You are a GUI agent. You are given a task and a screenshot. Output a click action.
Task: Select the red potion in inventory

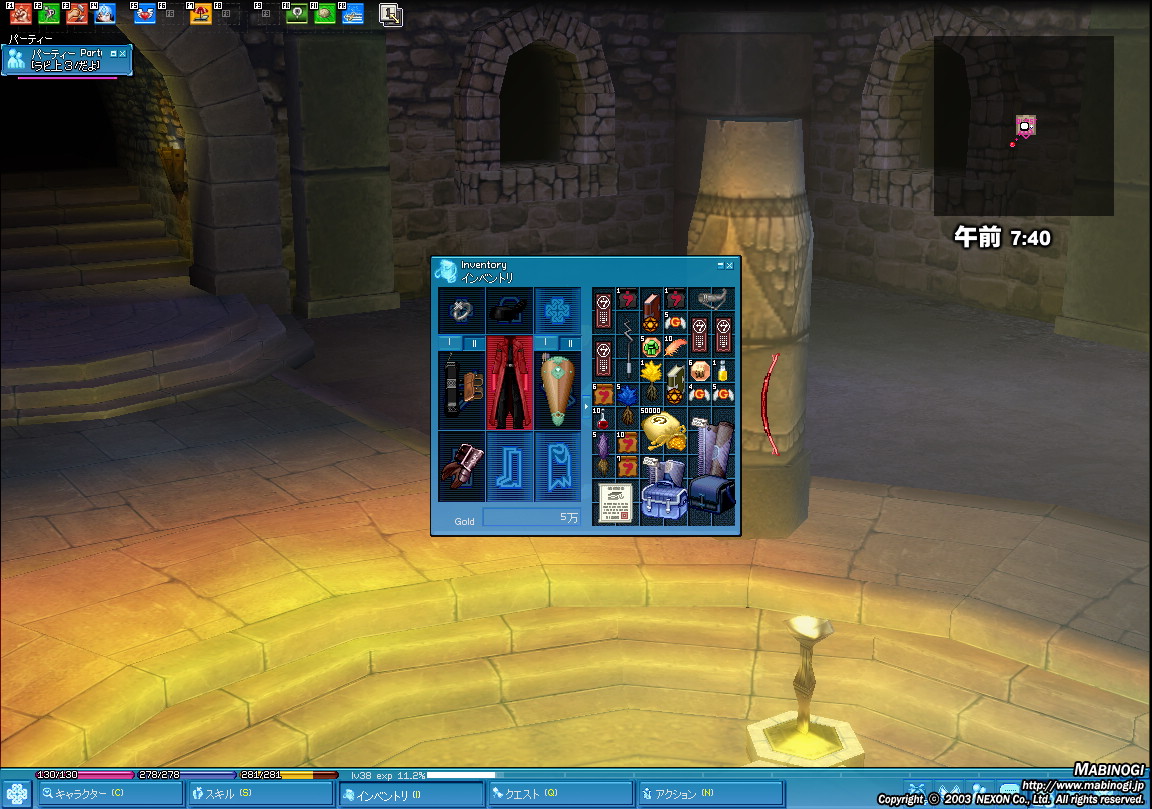click(x=603, y=419)
